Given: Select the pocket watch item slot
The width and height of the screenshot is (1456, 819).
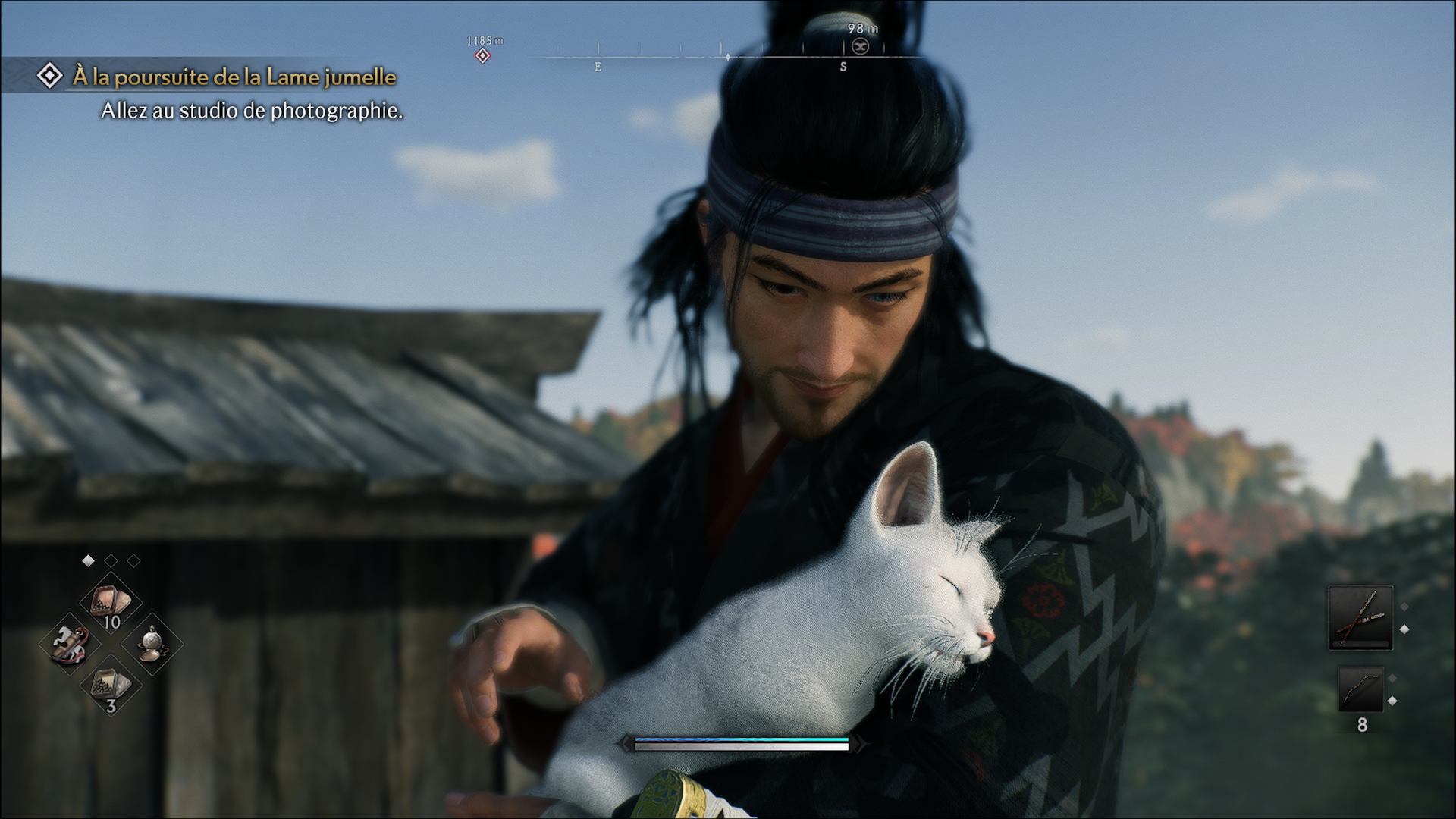Looking at the screenshot, I should [152, 644].
